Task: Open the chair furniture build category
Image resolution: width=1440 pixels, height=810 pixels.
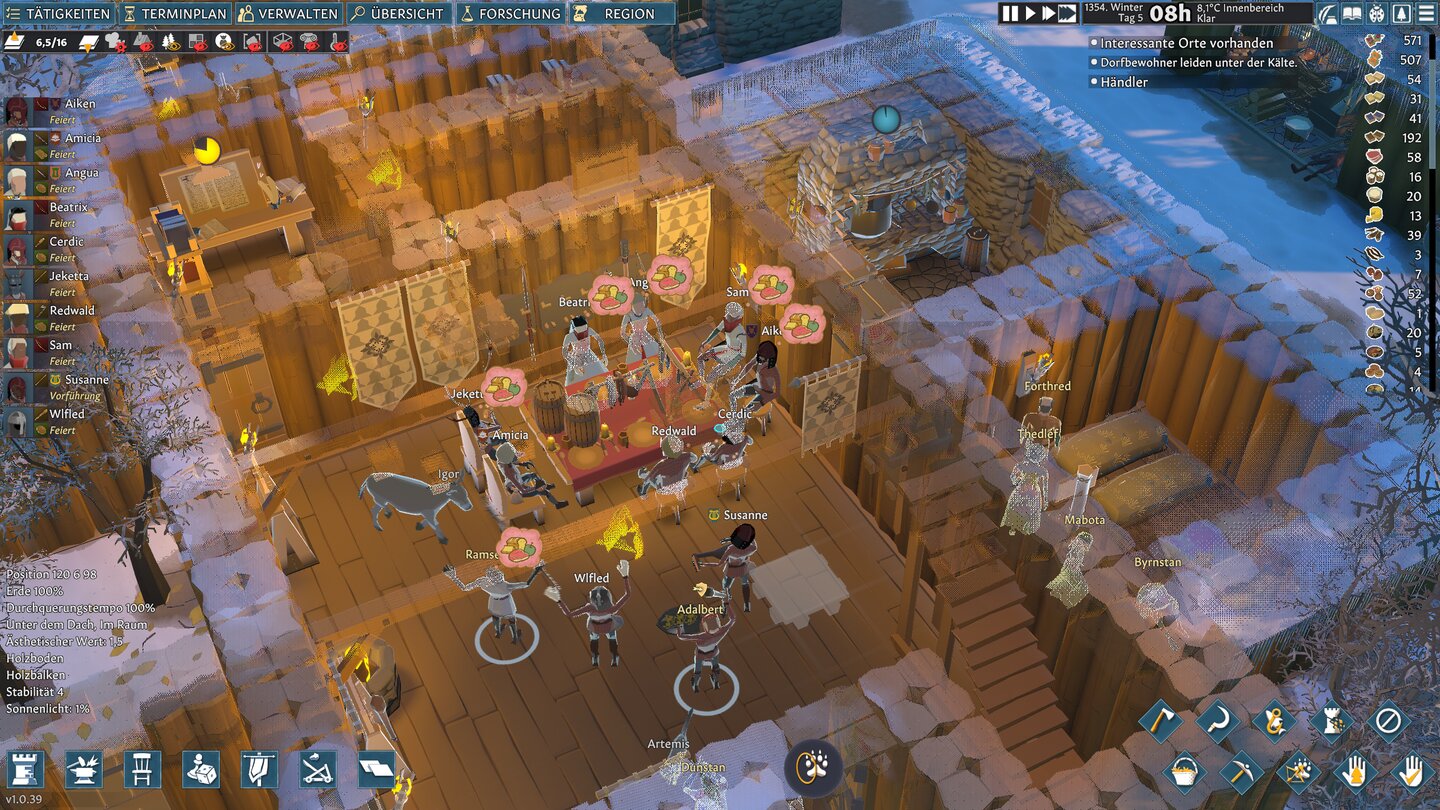Action: 142,769
